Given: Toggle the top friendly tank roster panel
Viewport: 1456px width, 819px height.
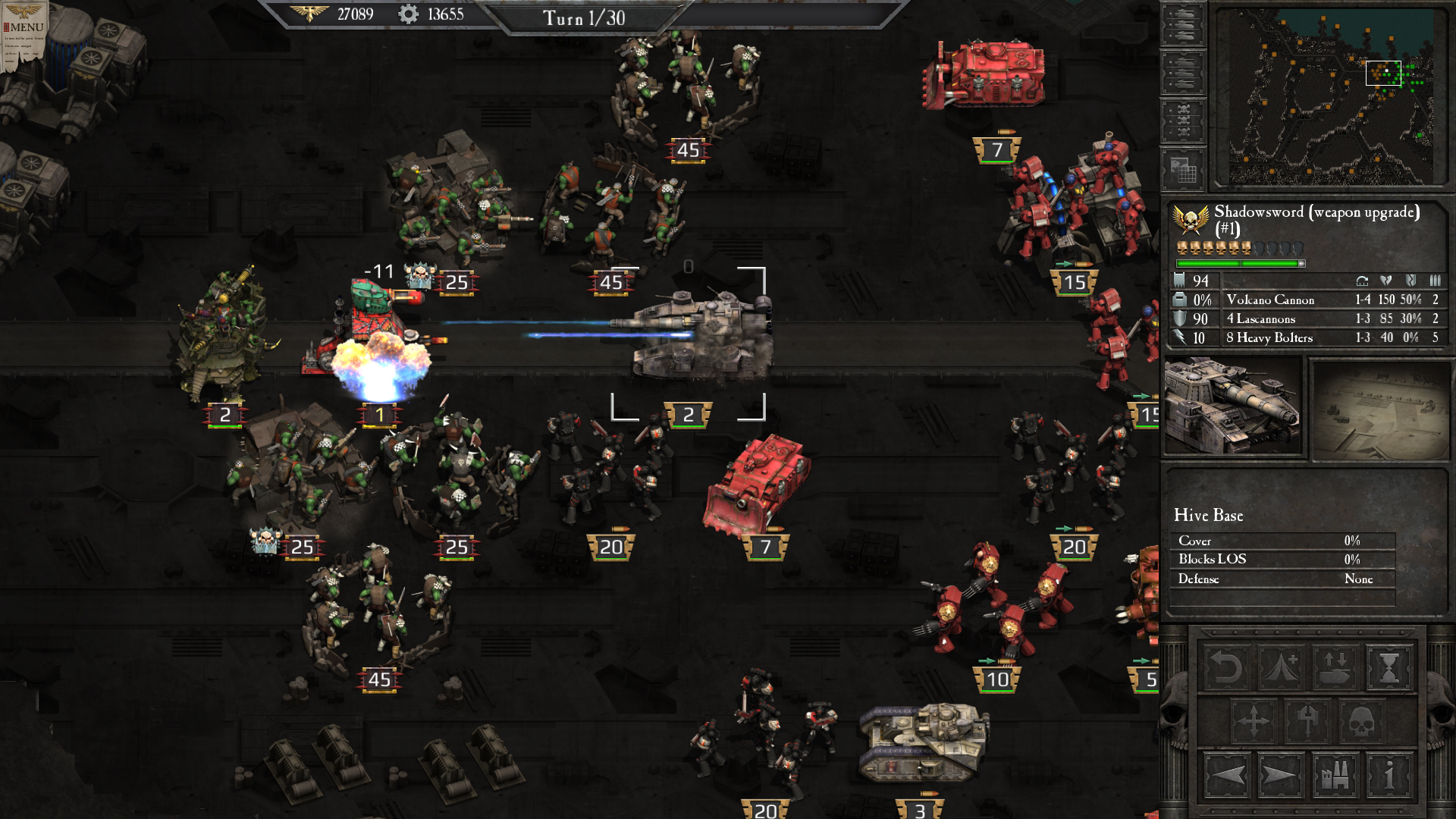Looking at the screenshot, I should tap(1182, 24).
